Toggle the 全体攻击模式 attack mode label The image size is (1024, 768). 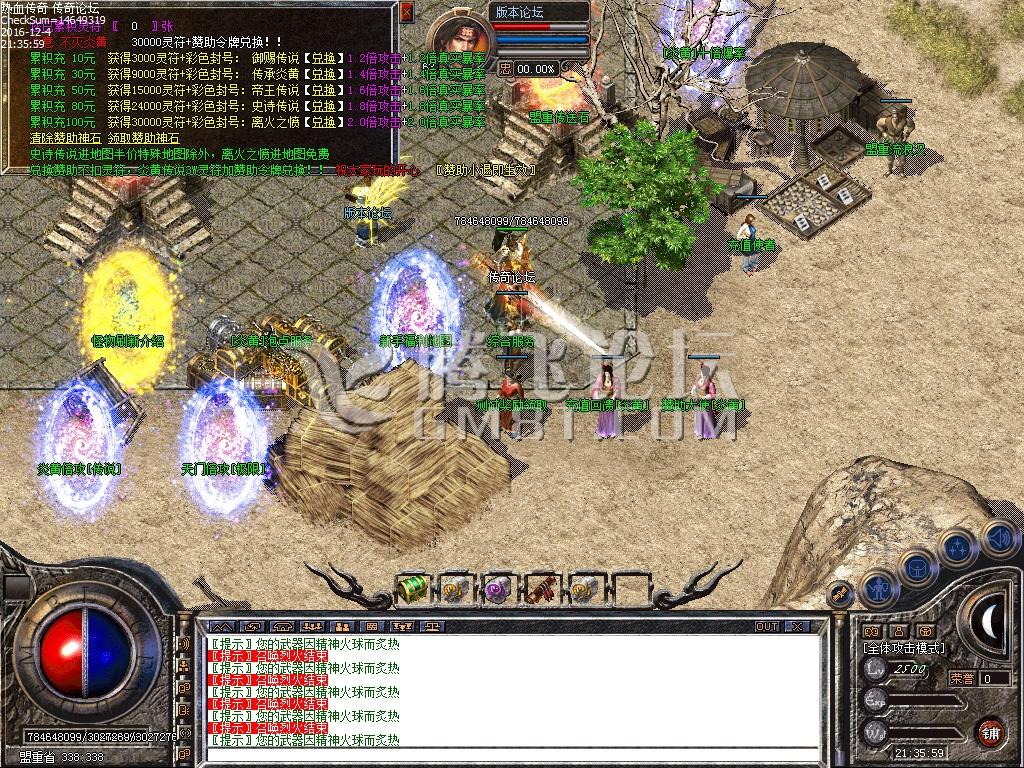[903, 648]
